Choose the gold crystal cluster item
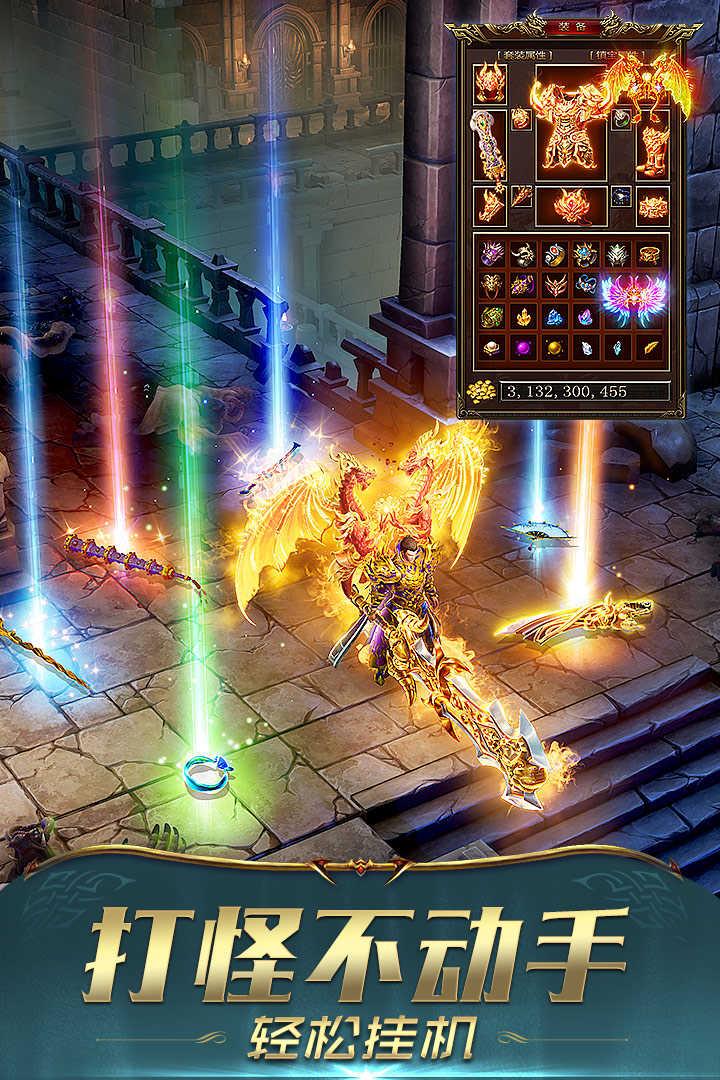This screenshot has width=720, height=1080. click(x=522, y=317)
